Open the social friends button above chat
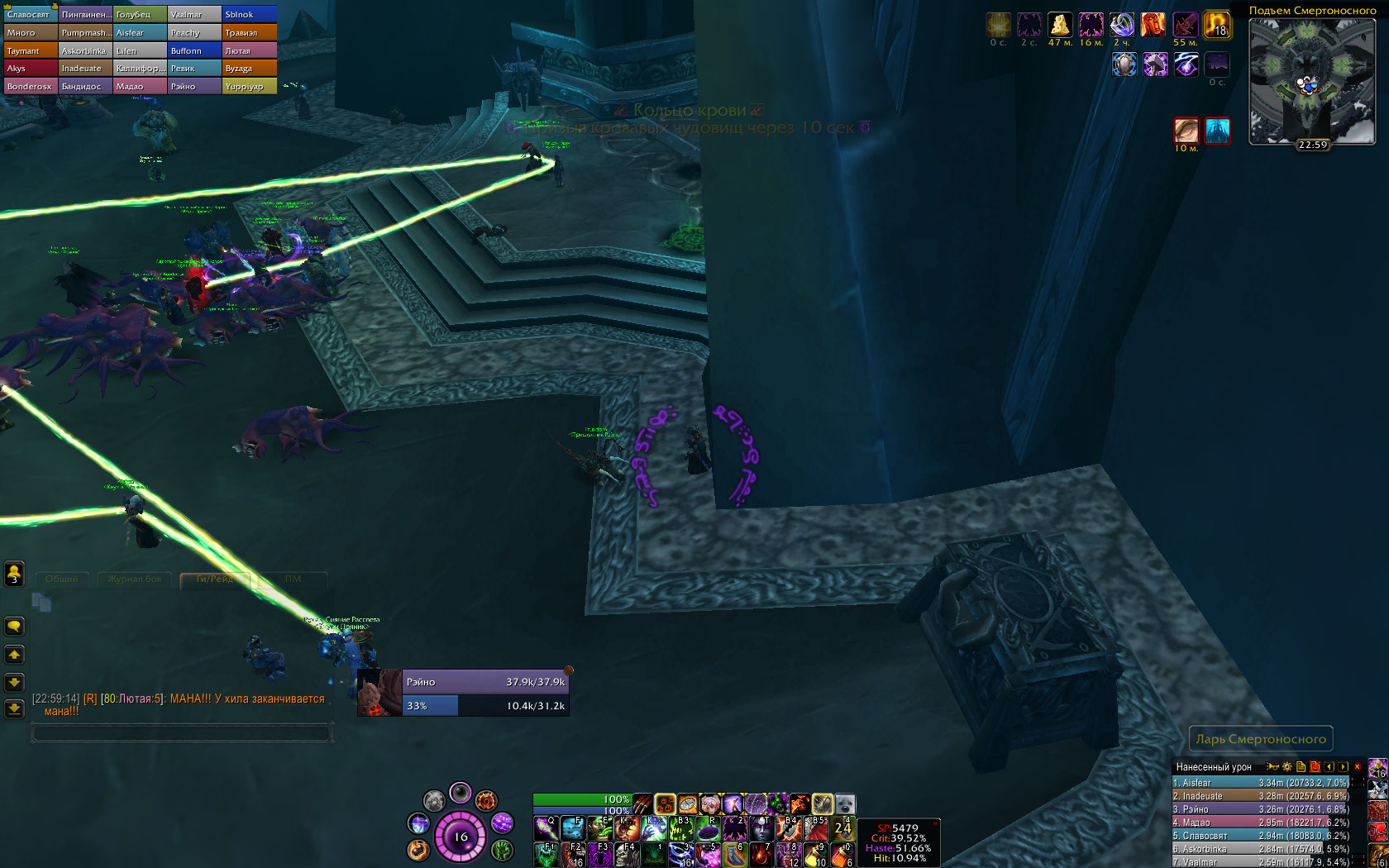 coord(14,573)
